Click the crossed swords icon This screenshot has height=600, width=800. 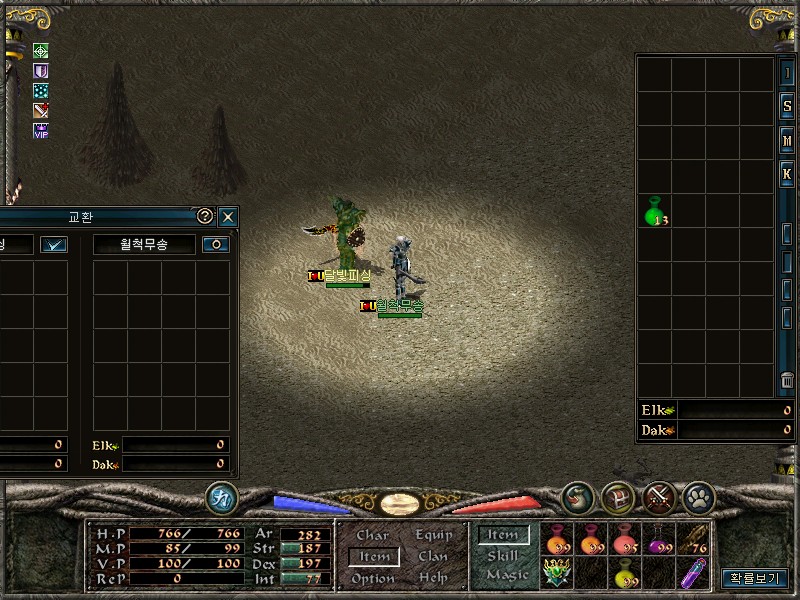[x=657, y=496]
